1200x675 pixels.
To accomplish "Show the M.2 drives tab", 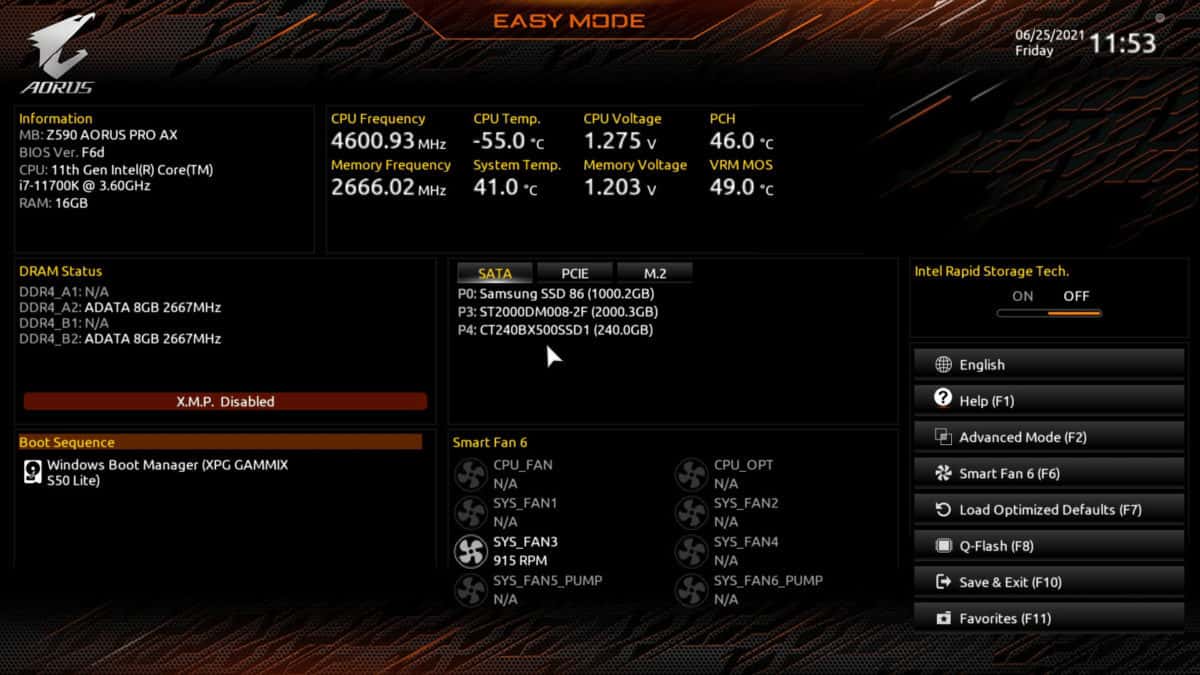I will (x=655, y=273).
